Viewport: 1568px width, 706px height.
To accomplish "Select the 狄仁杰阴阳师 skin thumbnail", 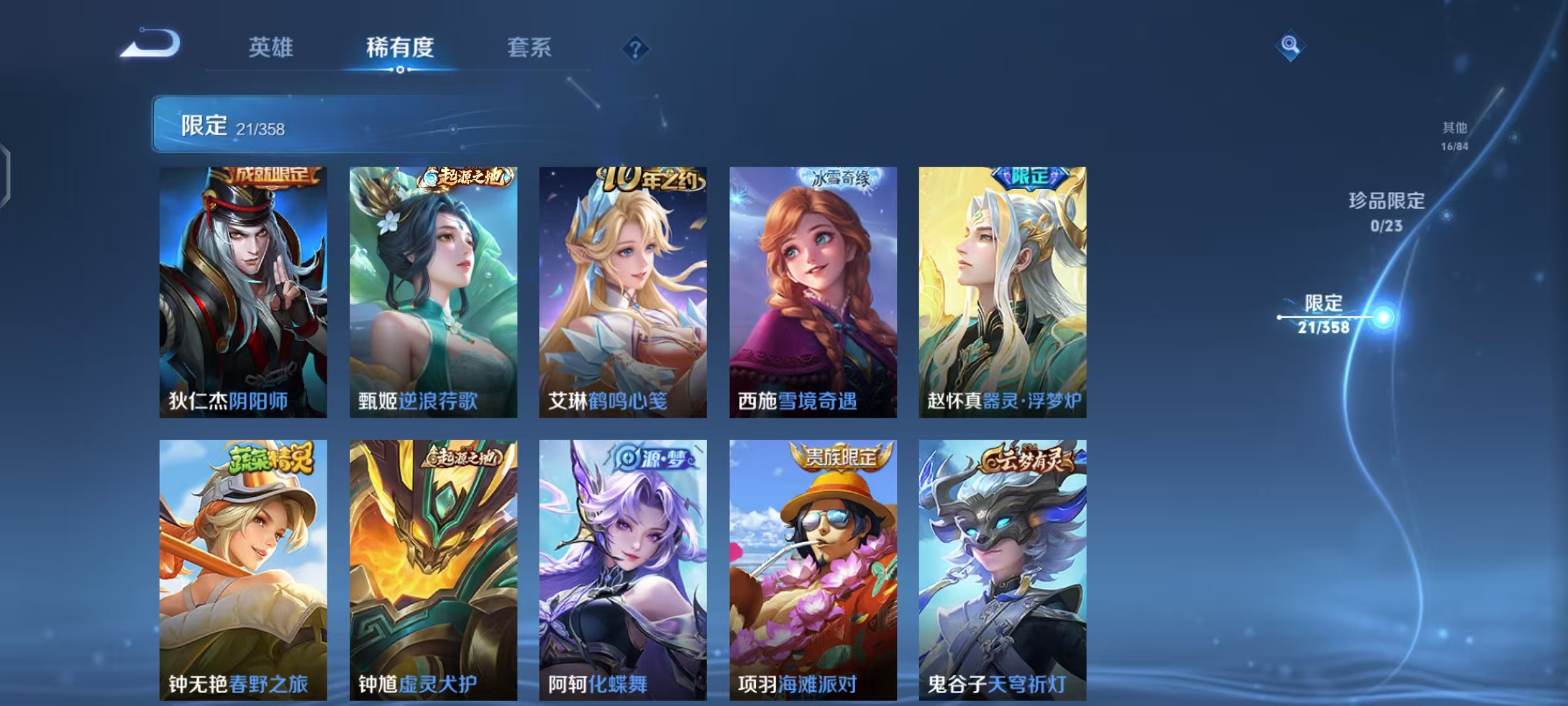I will [242, 291].
